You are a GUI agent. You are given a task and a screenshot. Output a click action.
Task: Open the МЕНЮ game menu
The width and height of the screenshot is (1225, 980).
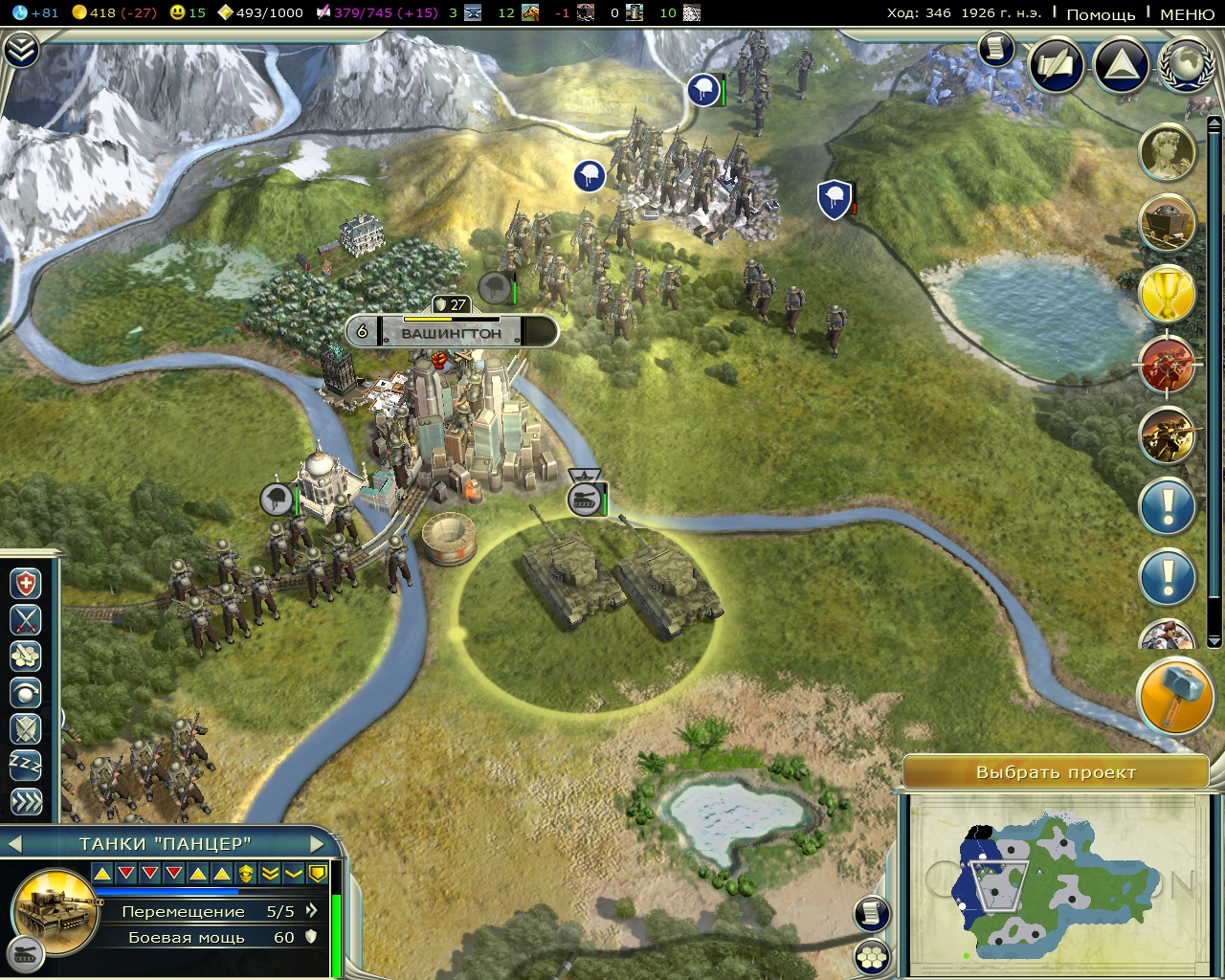(x=1187, y=14)
